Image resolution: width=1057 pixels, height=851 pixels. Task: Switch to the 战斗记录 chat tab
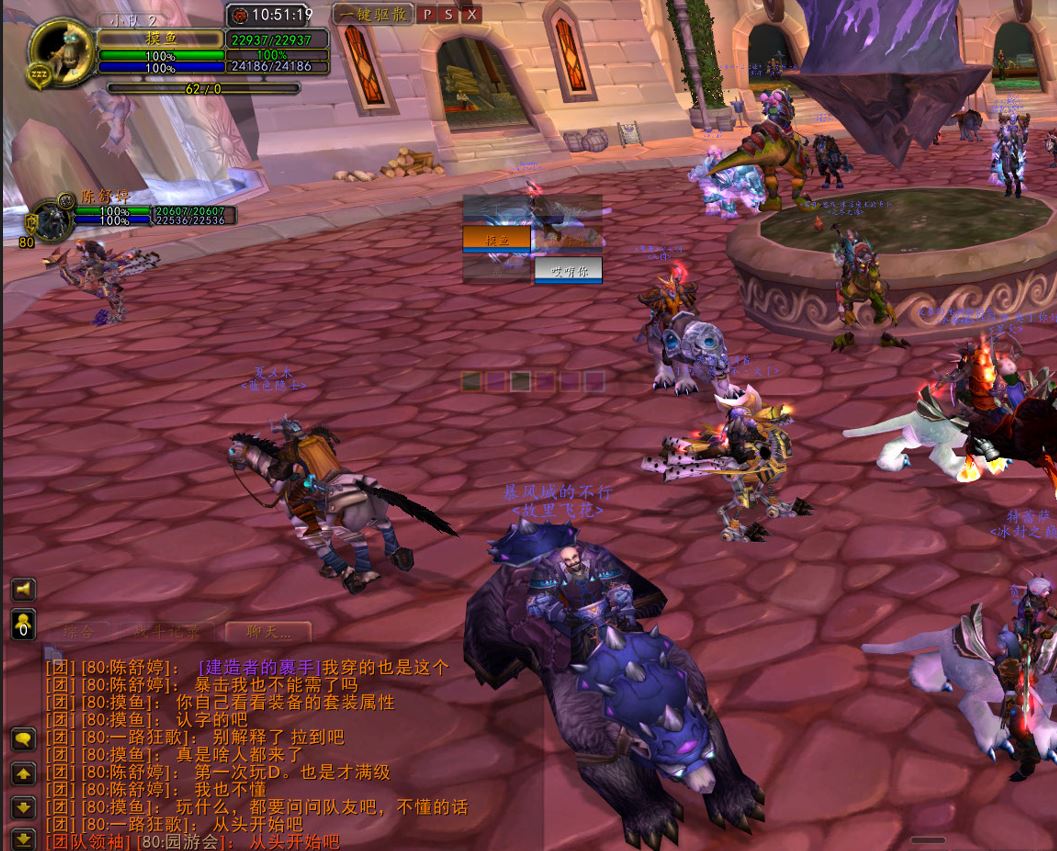167,631
